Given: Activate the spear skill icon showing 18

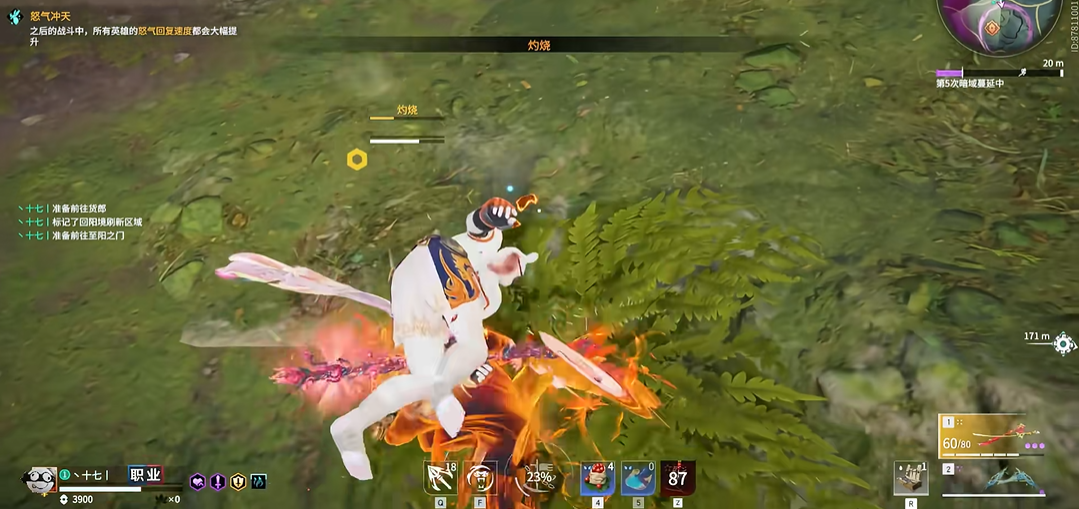Looking at the screenshot, I should 440,478.
